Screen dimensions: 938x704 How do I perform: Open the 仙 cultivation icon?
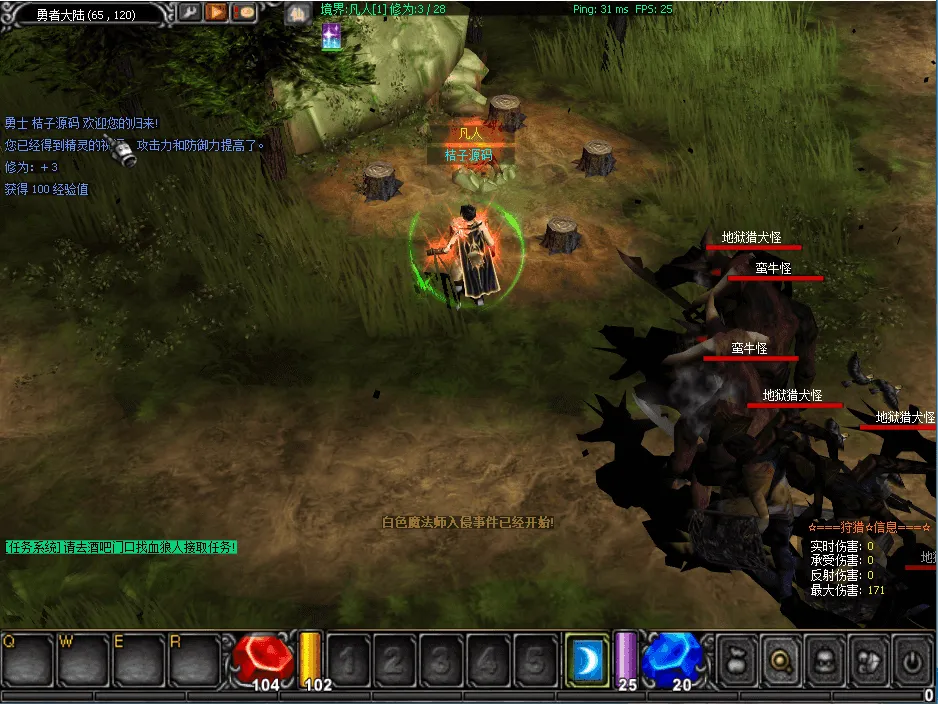click(295, 14)
